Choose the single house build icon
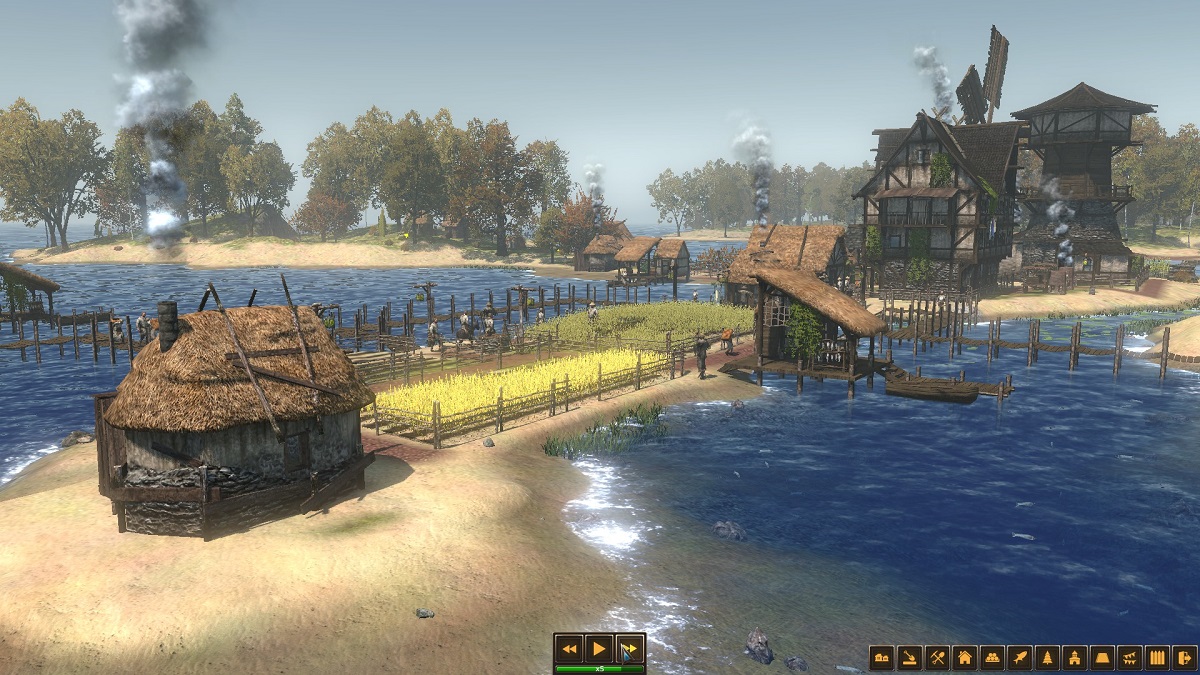 [964, 657]
